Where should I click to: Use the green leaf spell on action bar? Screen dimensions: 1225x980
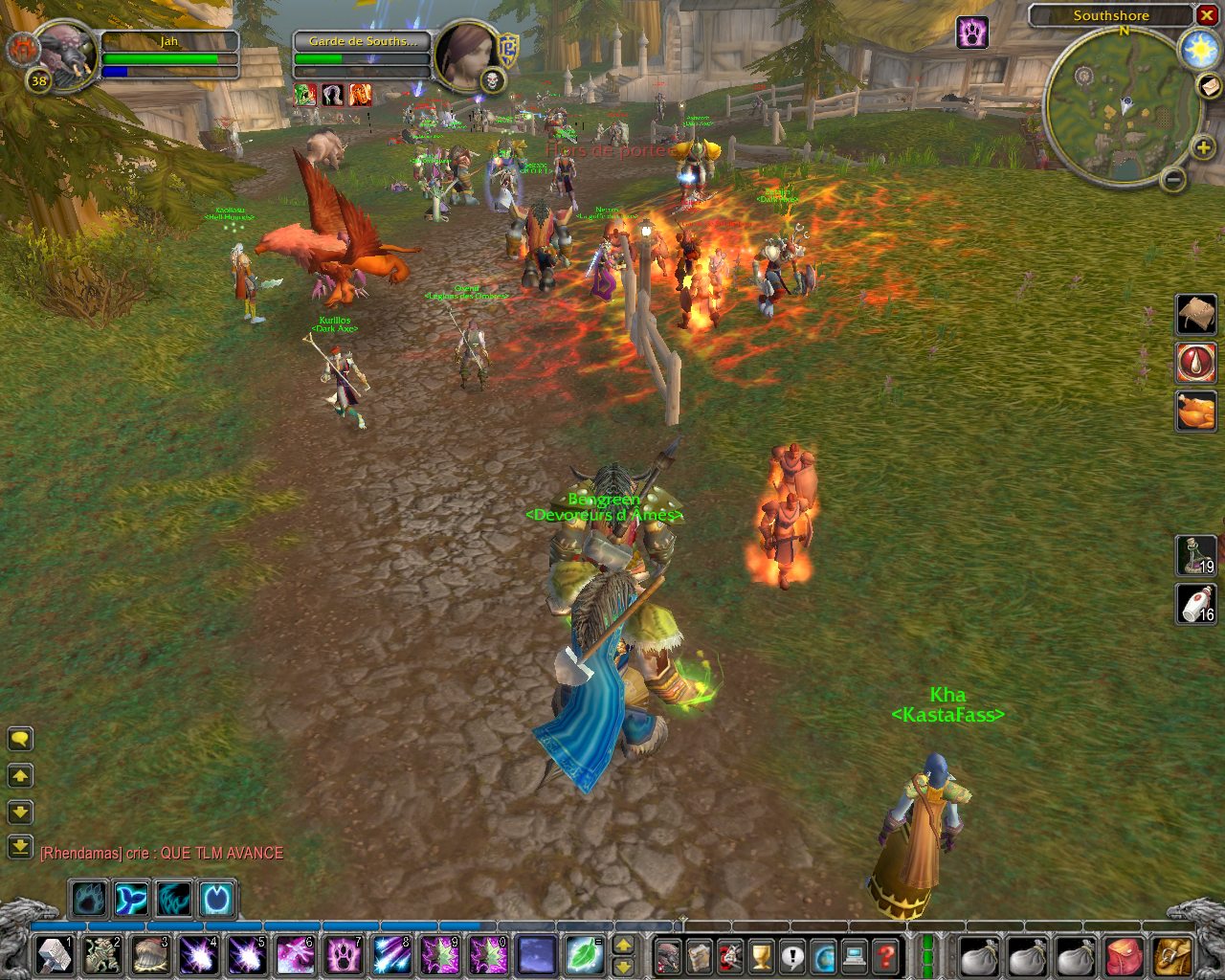click(581, 956)
